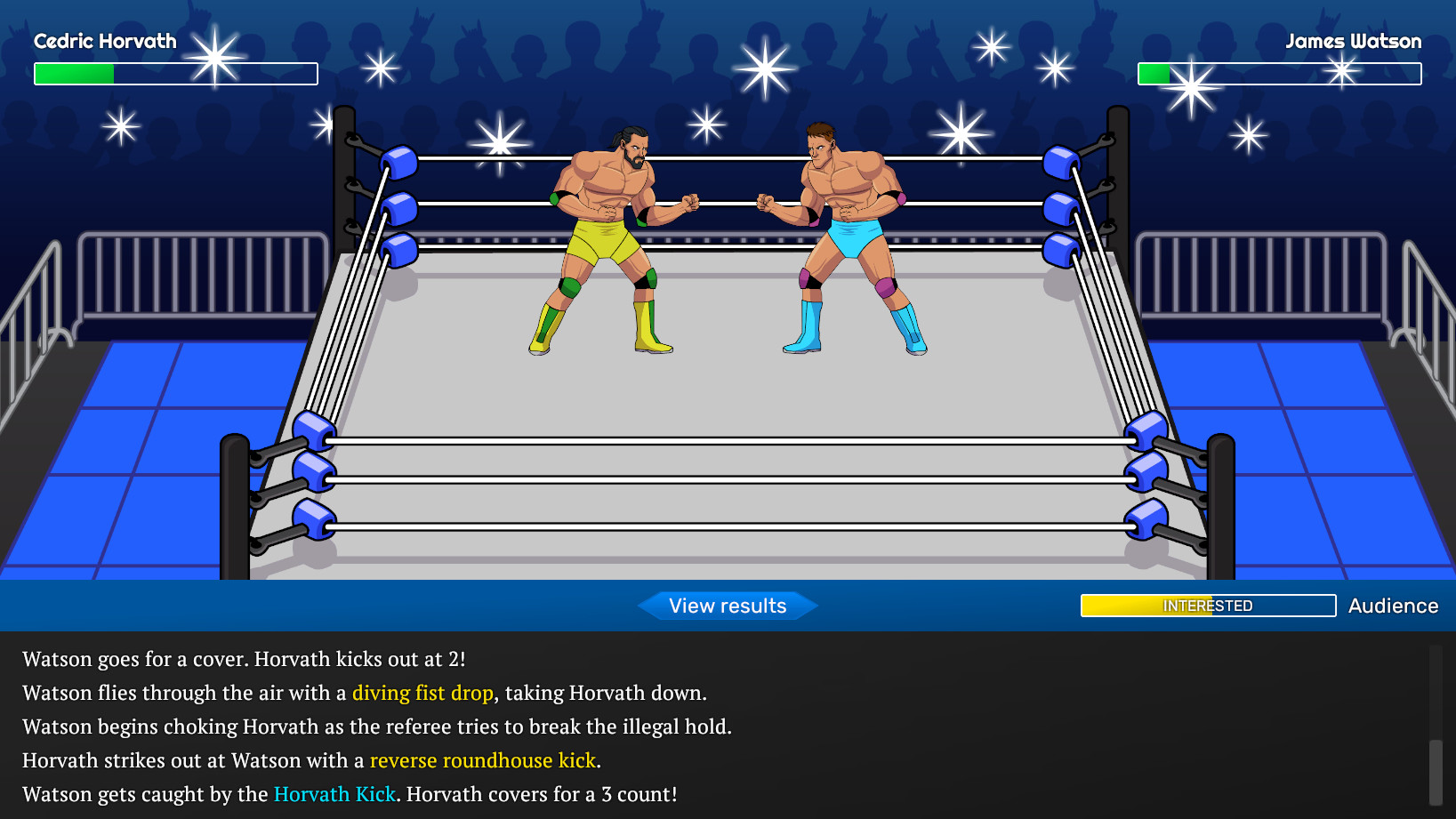Click the INTERESTED audience meter
This screenshot has width=1456, height=819.
pos(1207,606)
